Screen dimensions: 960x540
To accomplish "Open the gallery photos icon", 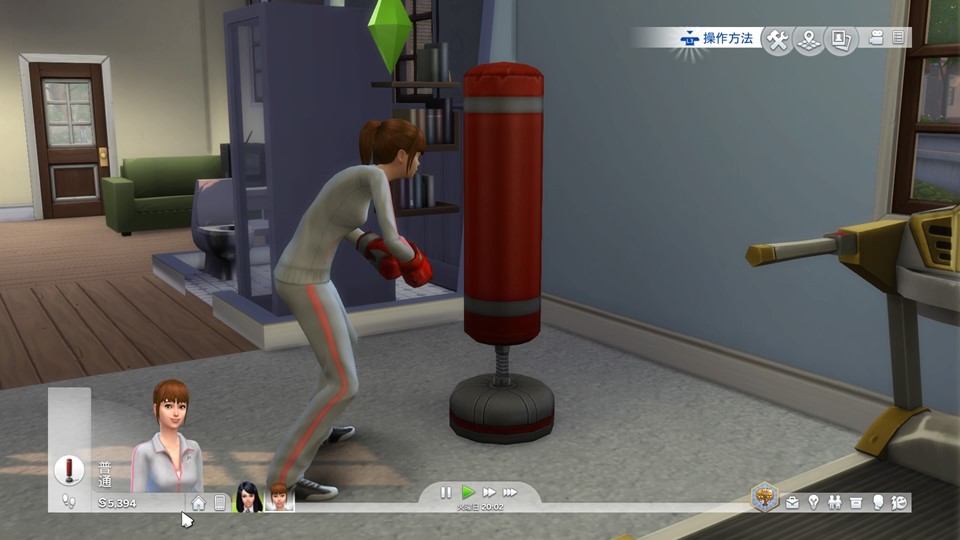I will pyautogui.click(x=841, y=39).
